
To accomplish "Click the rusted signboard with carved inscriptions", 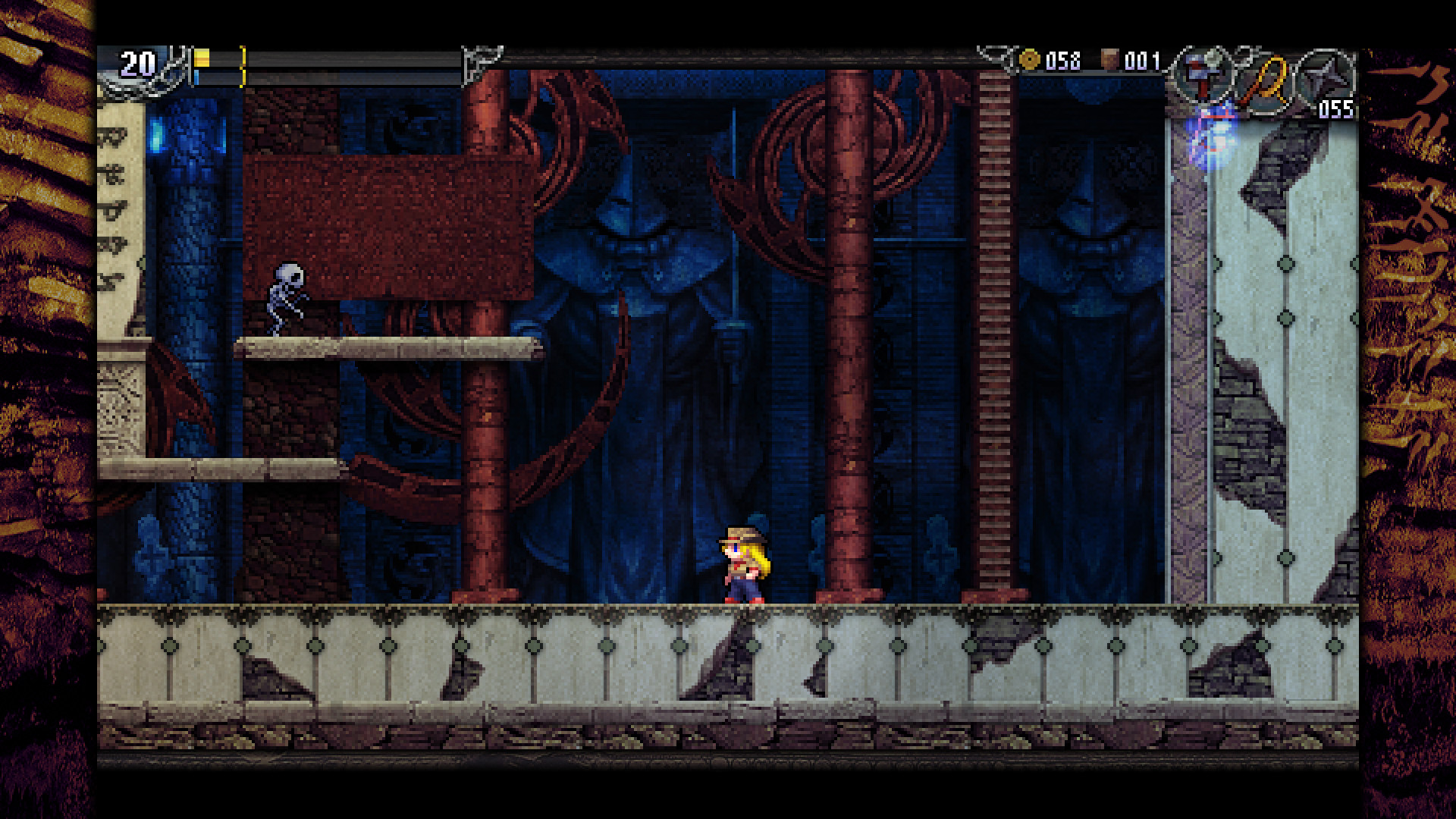I will coord(387,220).
